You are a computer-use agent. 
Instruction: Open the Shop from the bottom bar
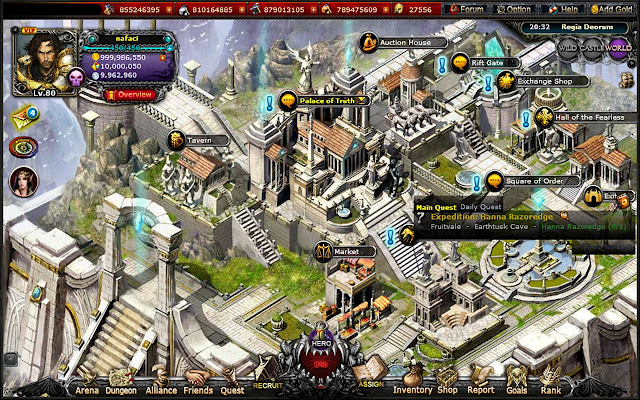(447, 390)
